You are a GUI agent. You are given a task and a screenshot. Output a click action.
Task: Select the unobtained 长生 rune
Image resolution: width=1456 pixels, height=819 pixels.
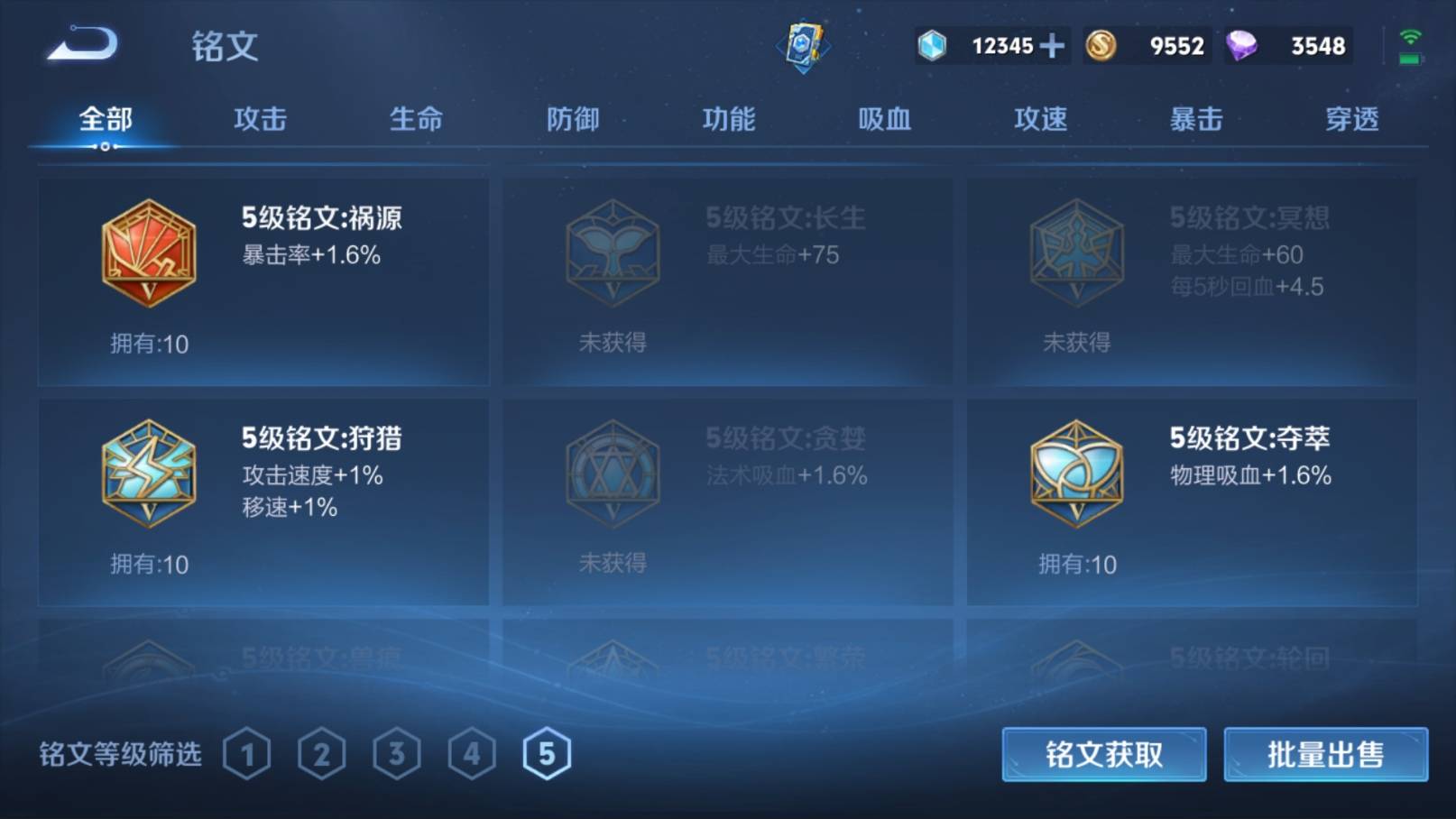pyautogui.click(x=727, y=281)
